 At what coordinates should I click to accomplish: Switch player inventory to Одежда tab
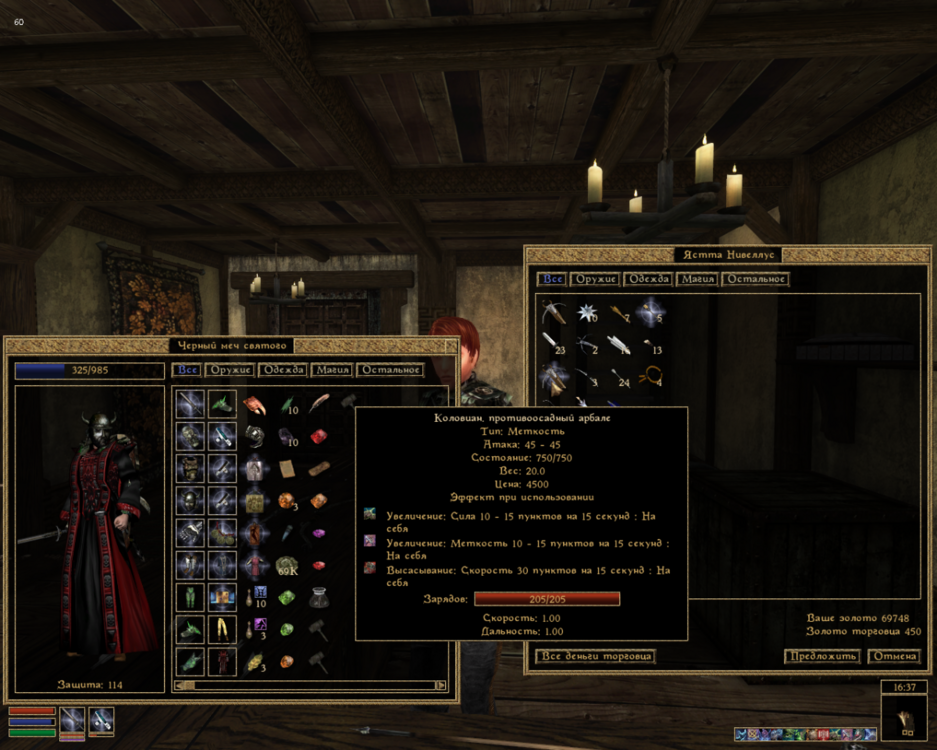(282, 370)
